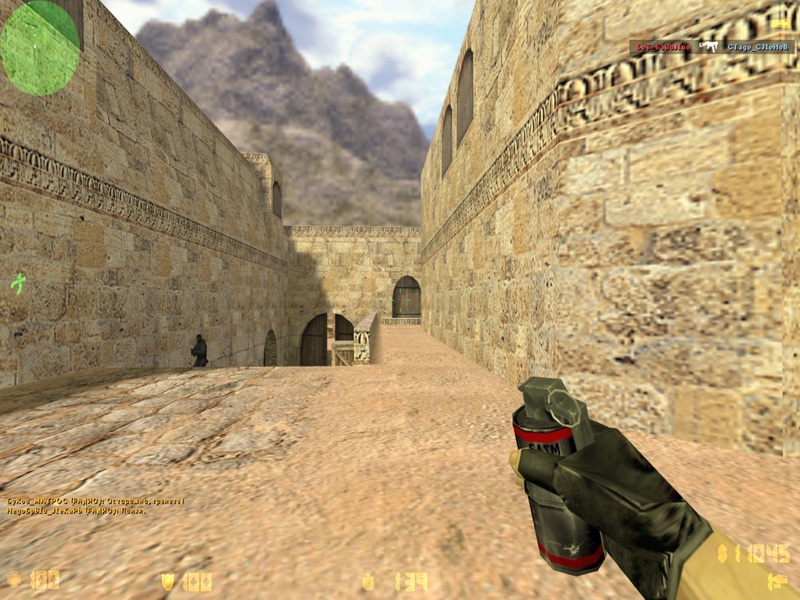Click the radio chat messages log

[95, 506]
